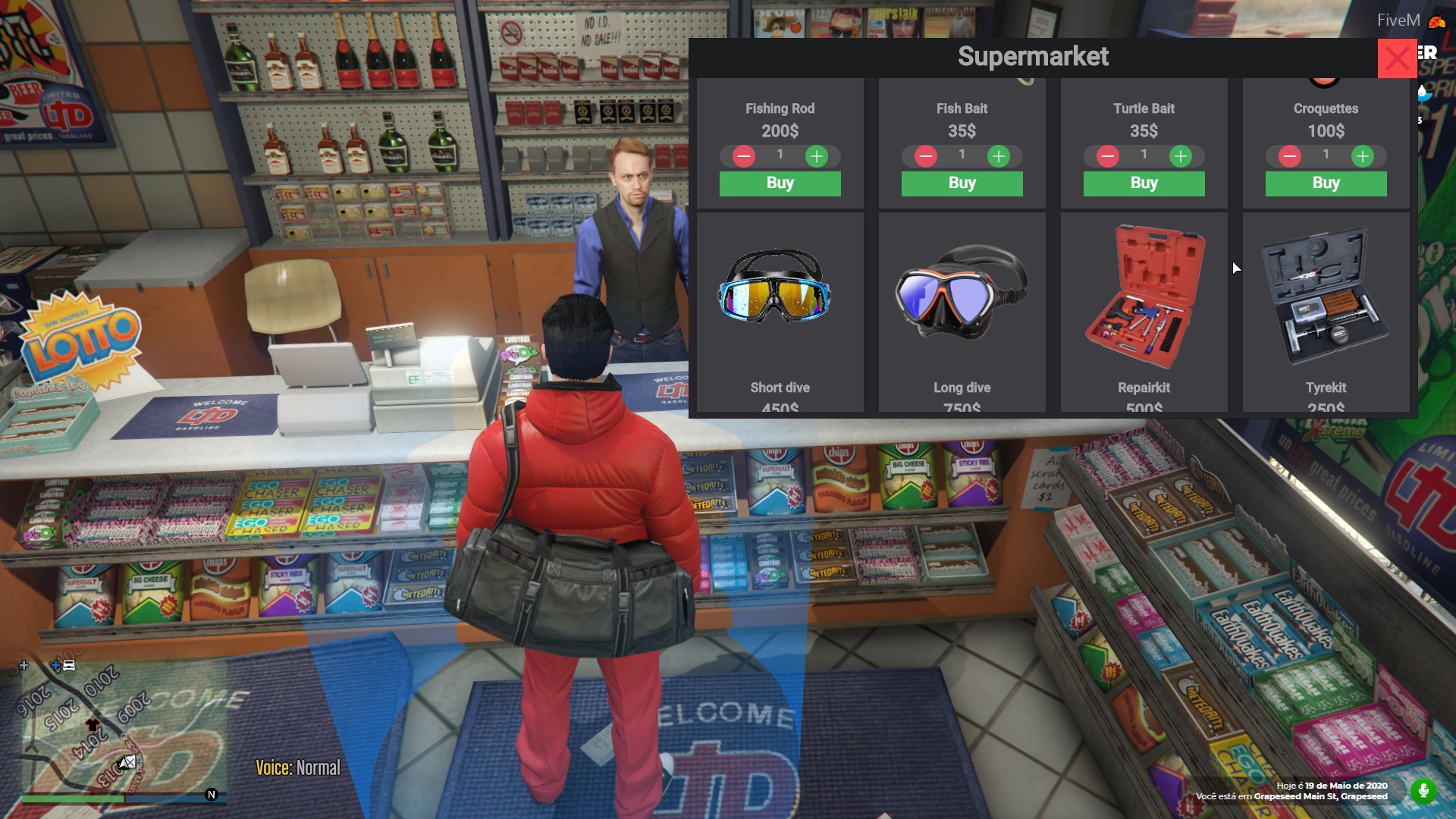1456x819 pixels.
Task: Reduce the Fish Bait quantity
Action: [926, 156]
